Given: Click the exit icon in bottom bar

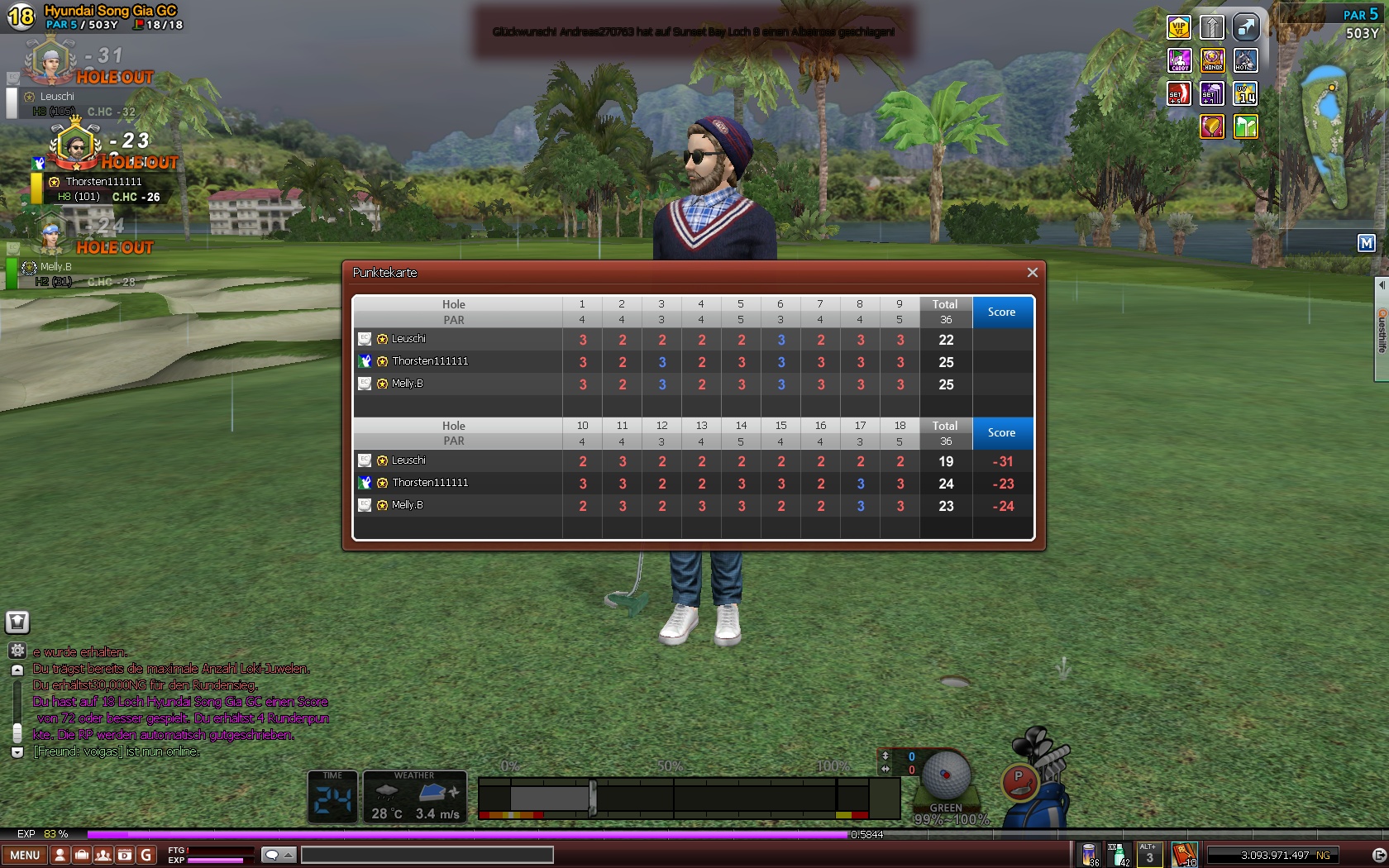Looking at the screenshot, I should (1378, 855).
